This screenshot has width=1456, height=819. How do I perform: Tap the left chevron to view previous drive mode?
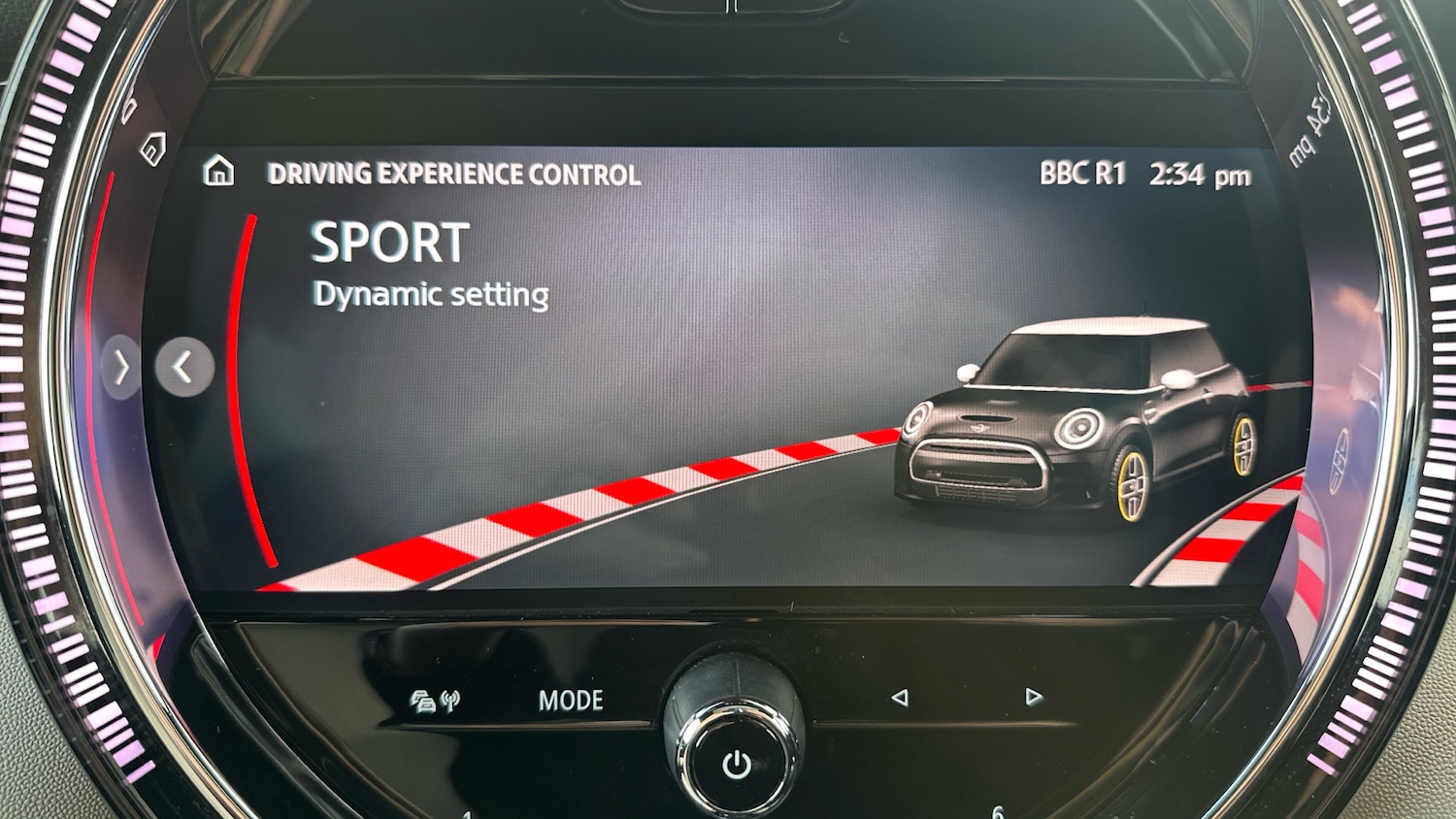click(183, 365)
